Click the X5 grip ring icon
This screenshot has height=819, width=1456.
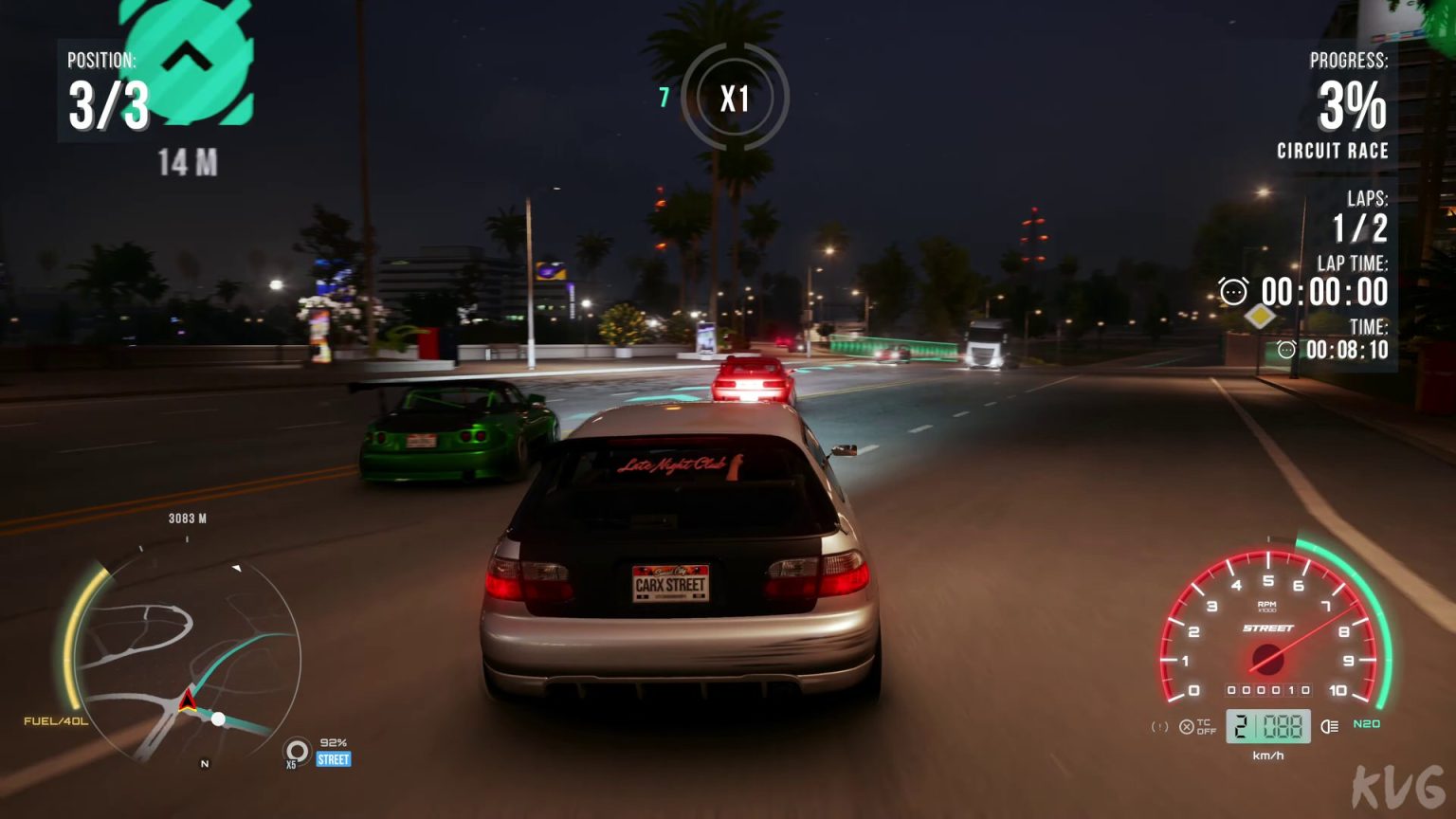click(x=297, y=750)
